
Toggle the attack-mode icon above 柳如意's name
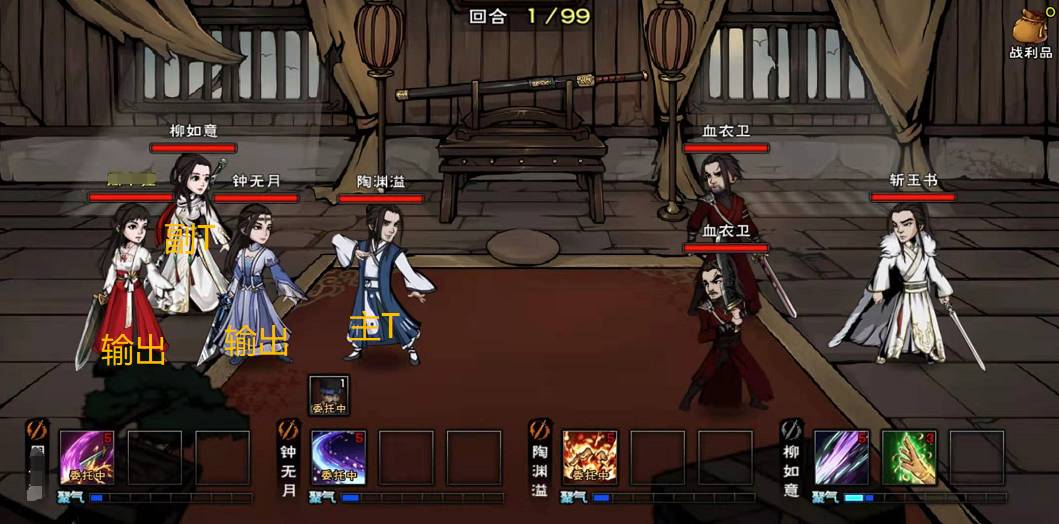click(x=791, y=430)
